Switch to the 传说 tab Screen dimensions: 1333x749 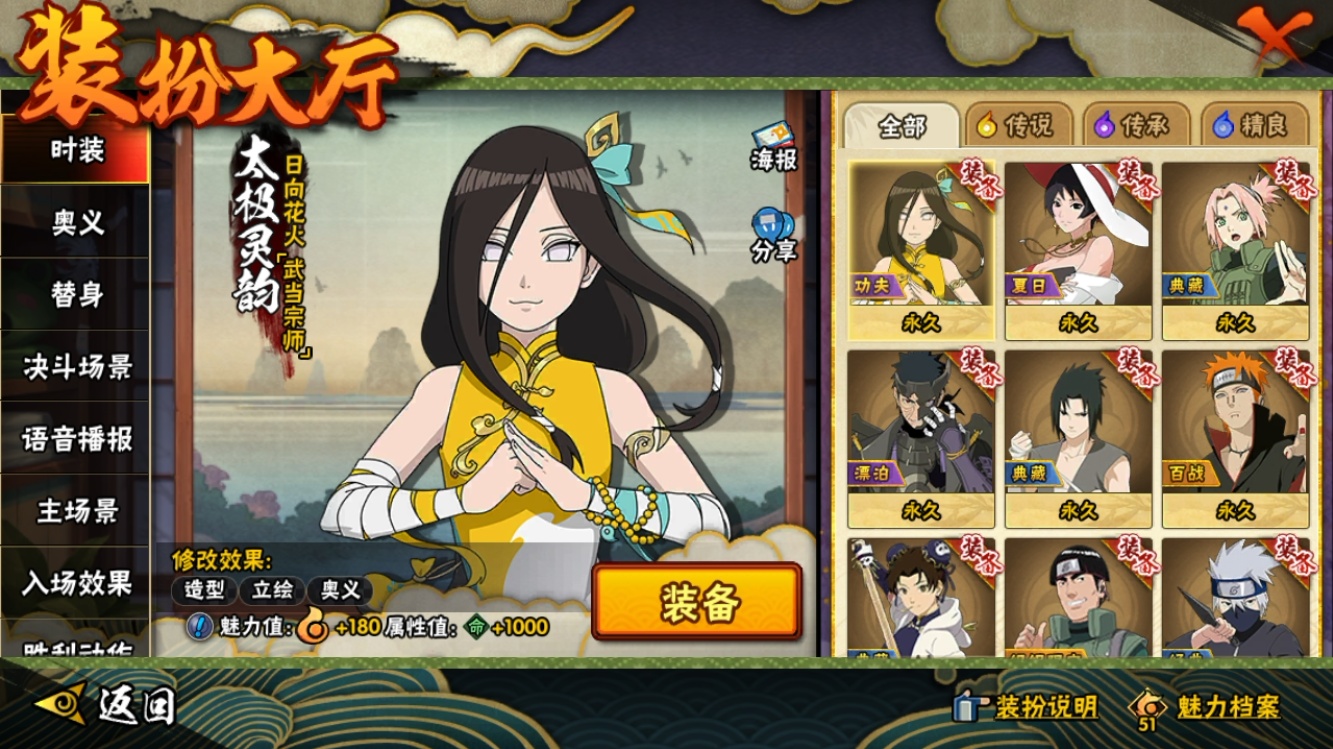1016,126
